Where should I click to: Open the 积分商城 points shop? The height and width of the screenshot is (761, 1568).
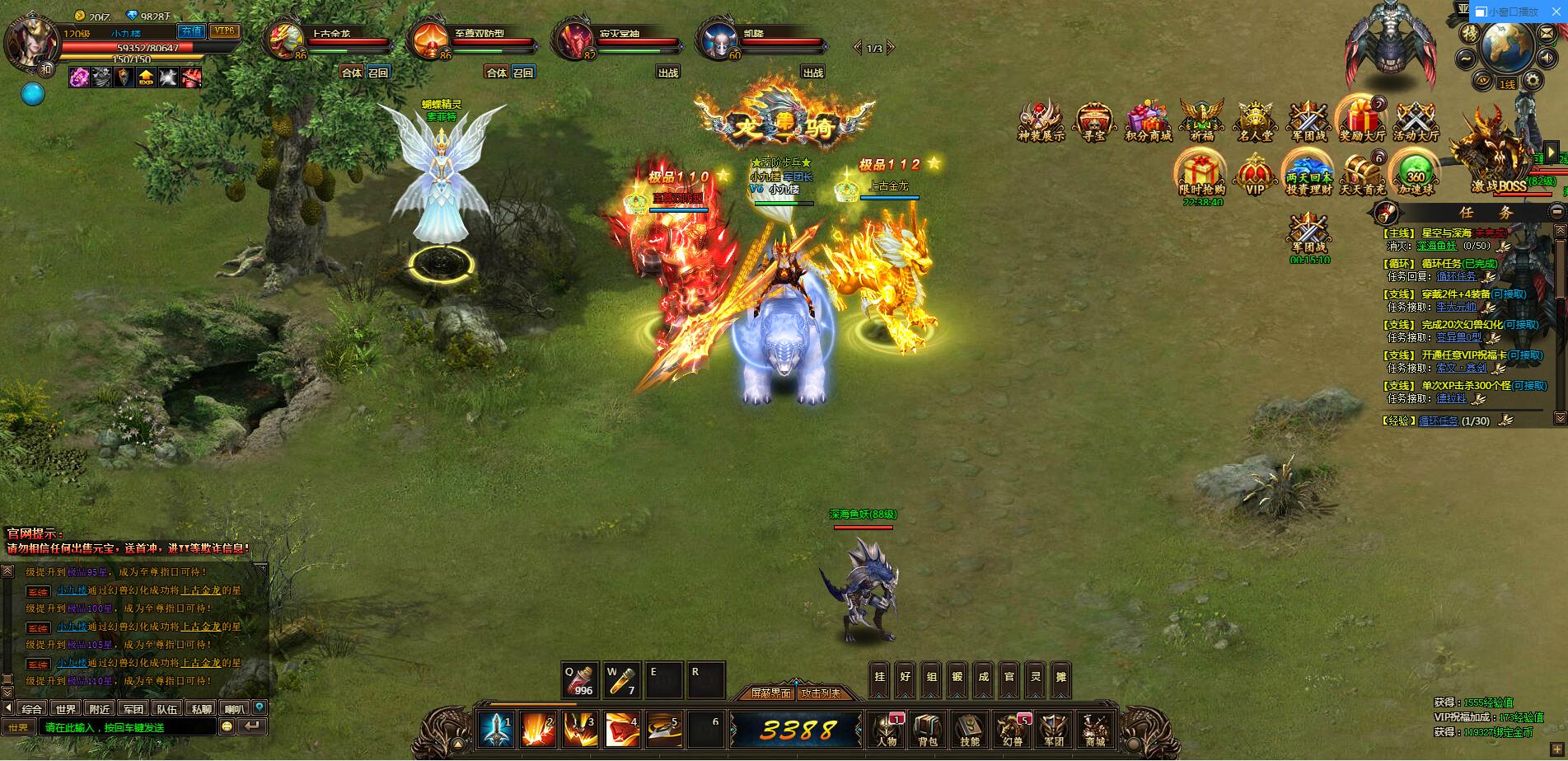(x=1148, y=122)
